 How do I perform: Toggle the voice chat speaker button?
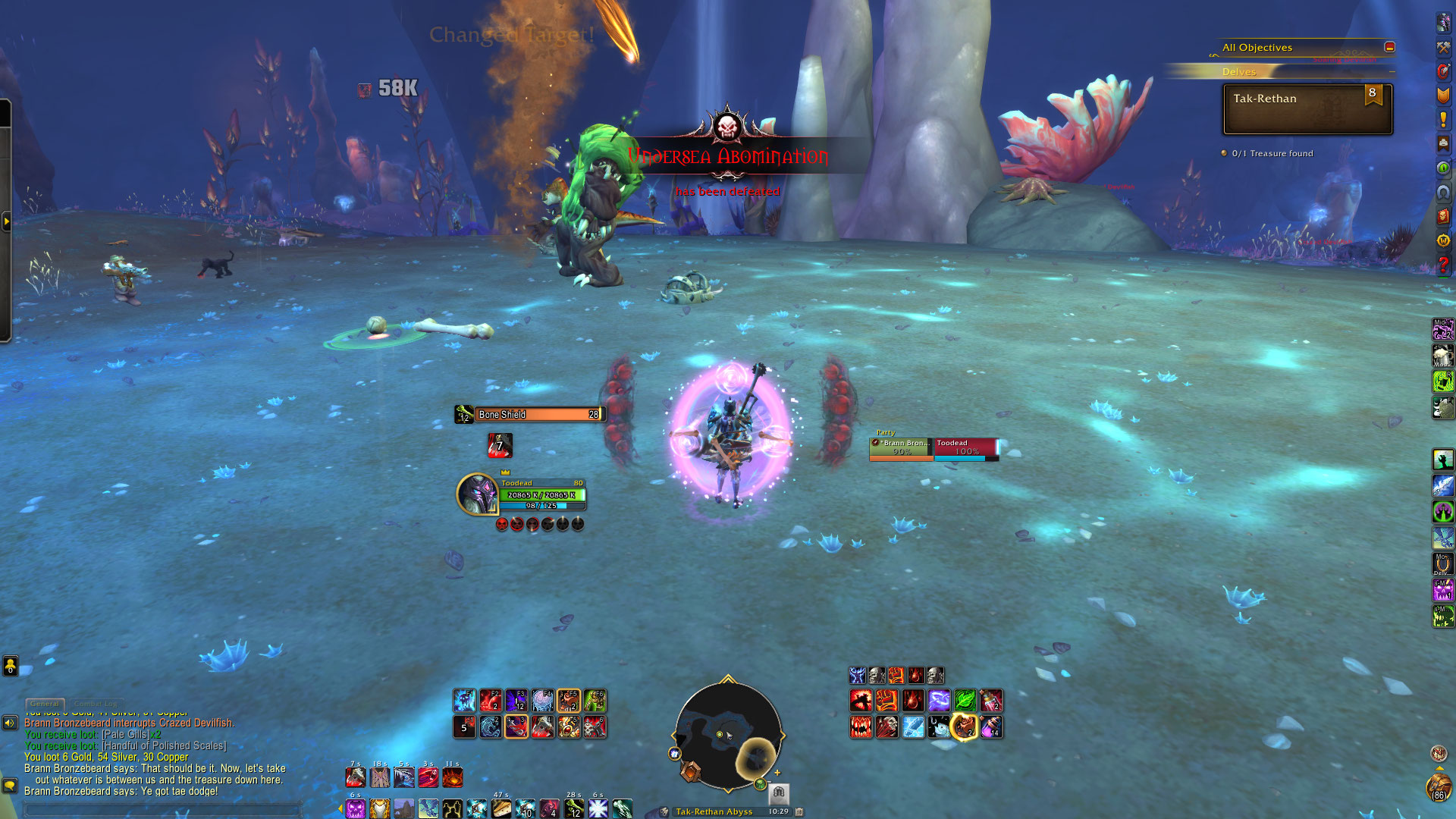coord(10,723)
